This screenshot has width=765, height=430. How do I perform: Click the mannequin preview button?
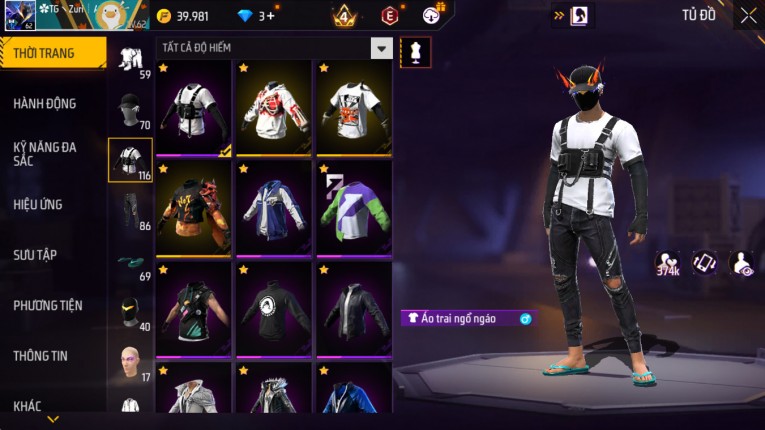click(415, 52)
